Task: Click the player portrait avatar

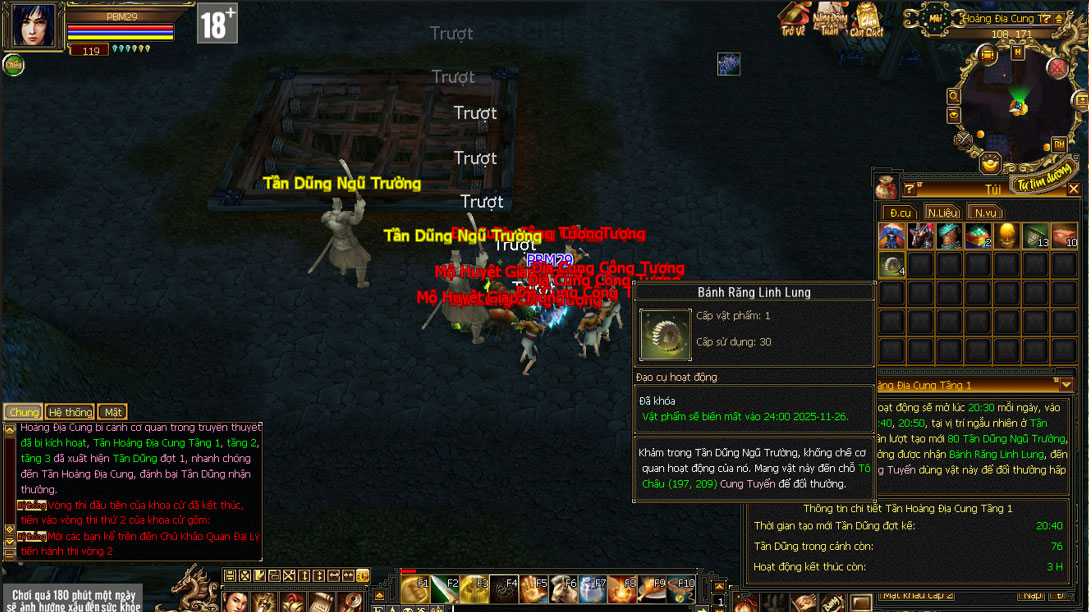Action: click(x=33, y=26)
